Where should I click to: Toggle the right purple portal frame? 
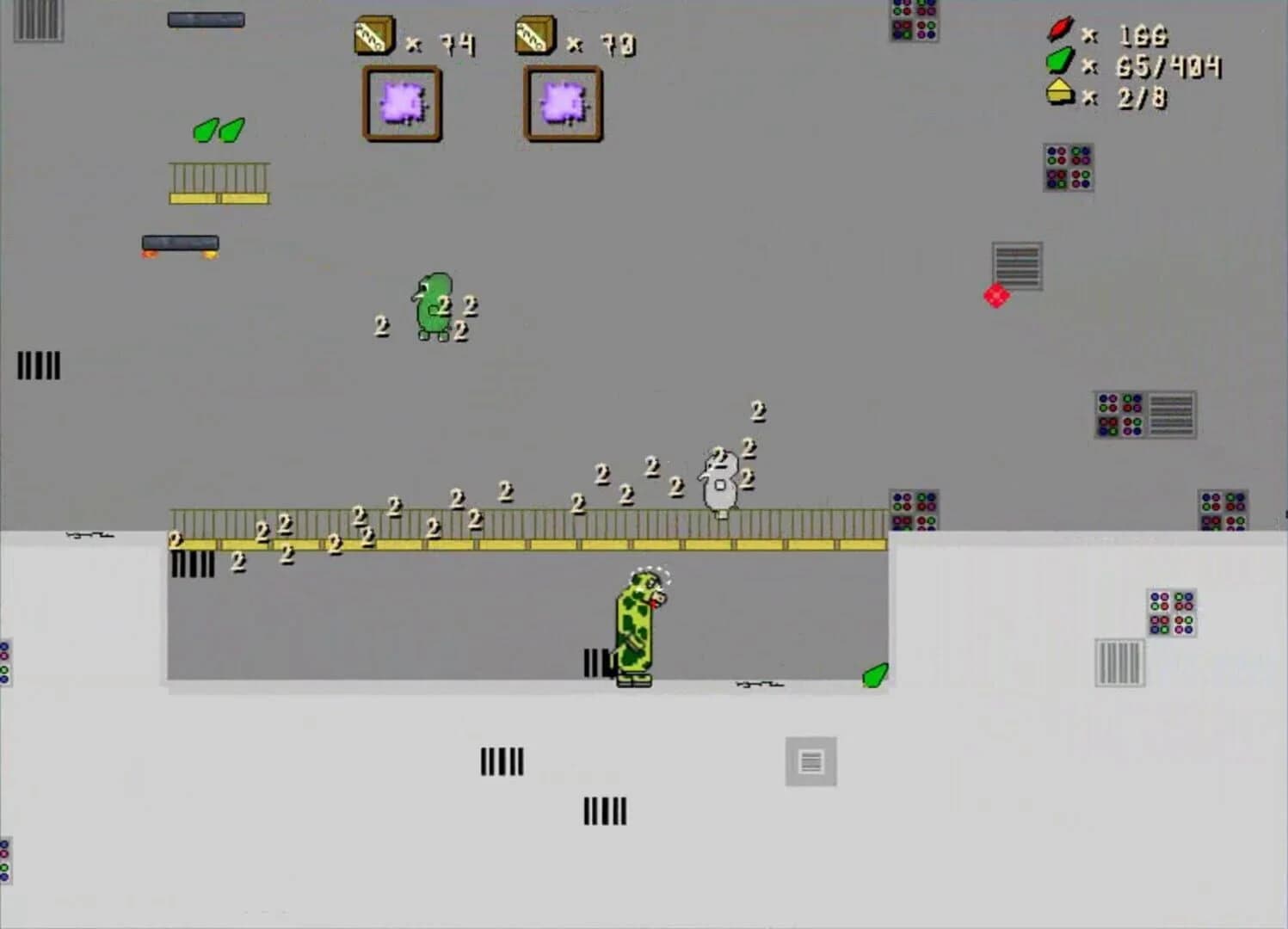[561, 103]
